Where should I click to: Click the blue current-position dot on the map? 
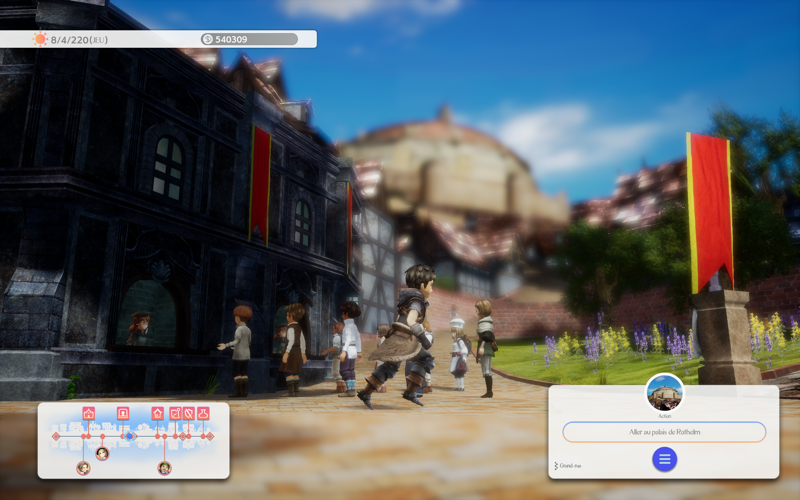(x=129, y=436)
